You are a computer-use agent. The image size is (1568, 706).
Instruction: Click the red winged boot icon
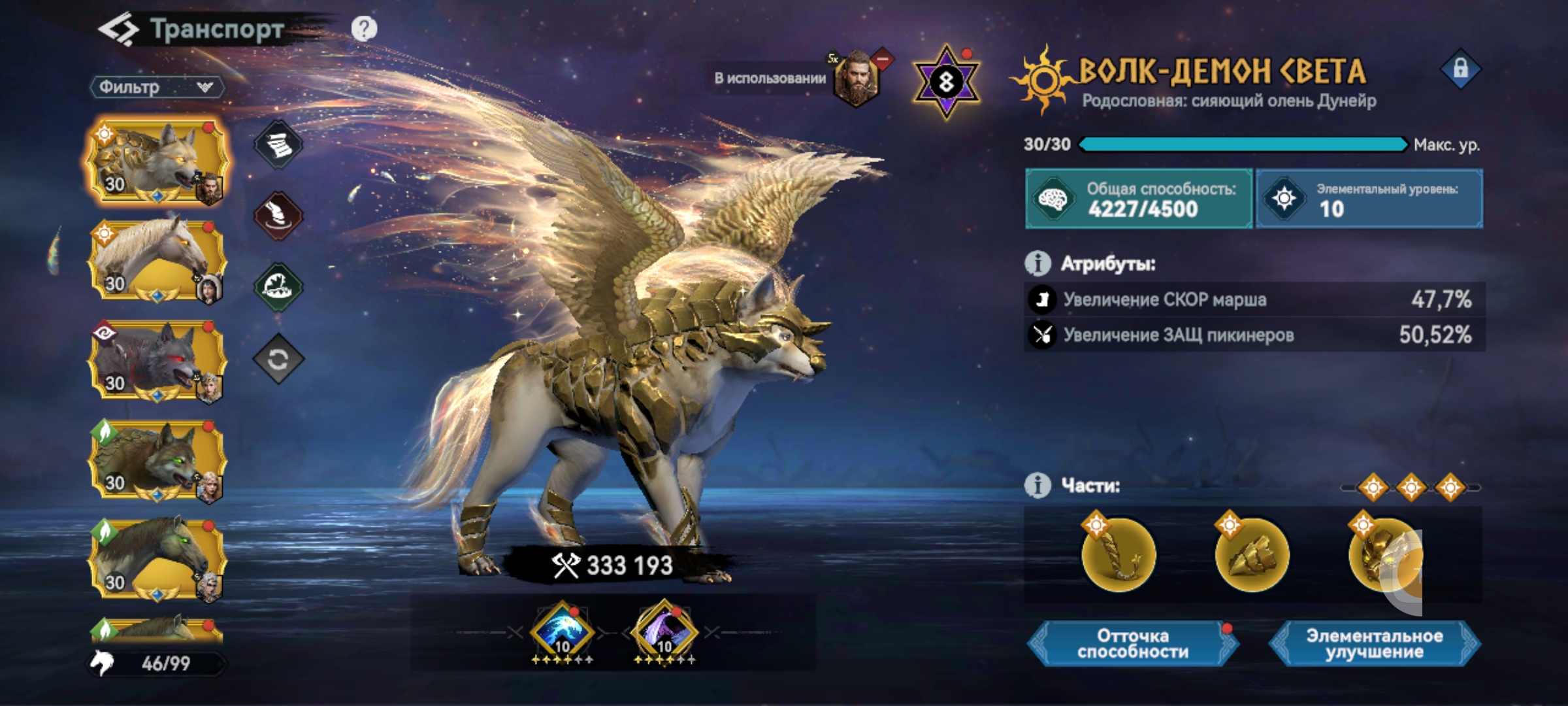click(x=278, y=216)
